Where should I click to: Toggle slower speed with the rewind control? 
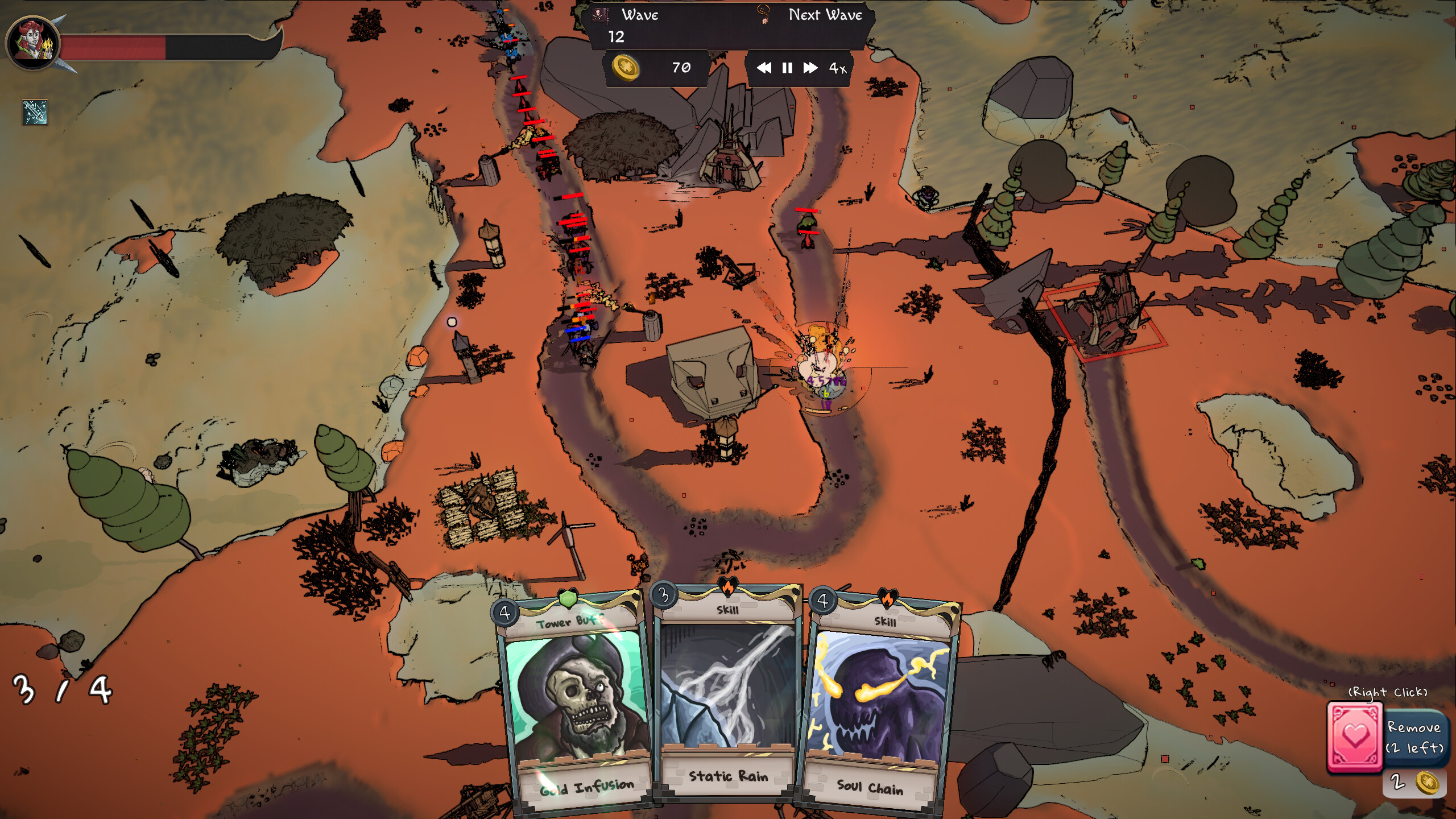pos(765,69)
